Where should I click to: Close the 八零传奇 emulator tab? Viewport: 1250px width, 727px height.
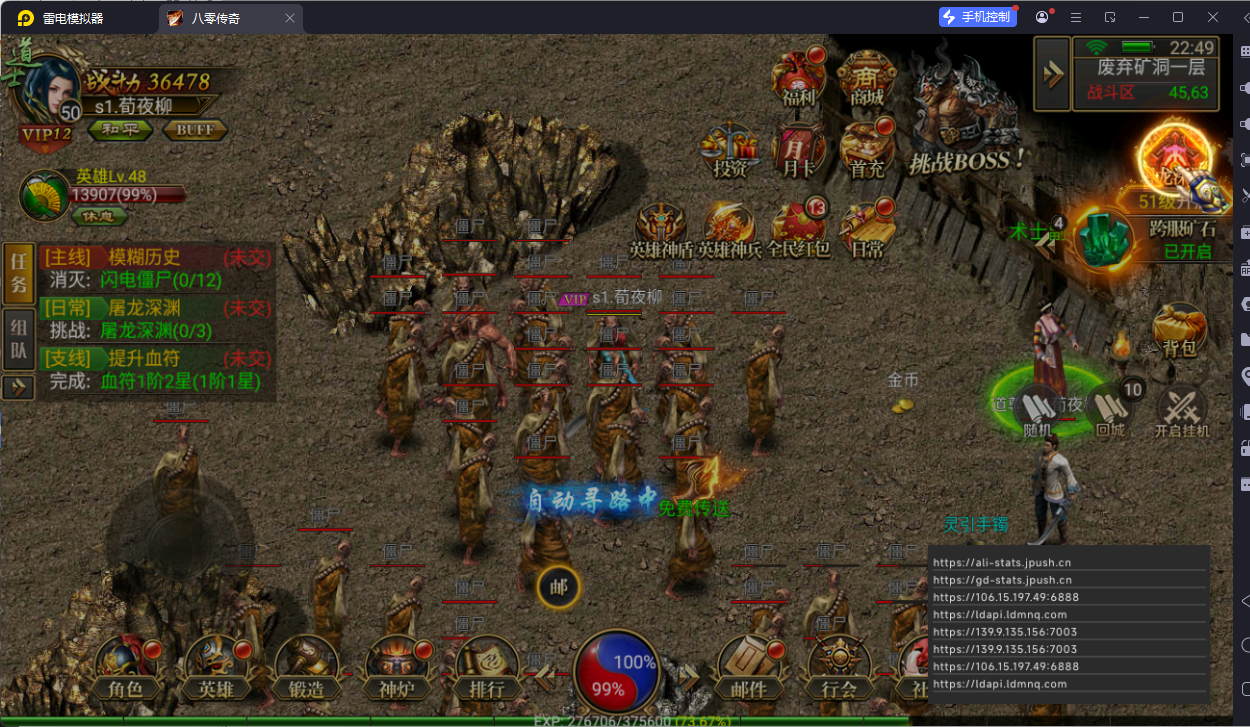[290, 18]
